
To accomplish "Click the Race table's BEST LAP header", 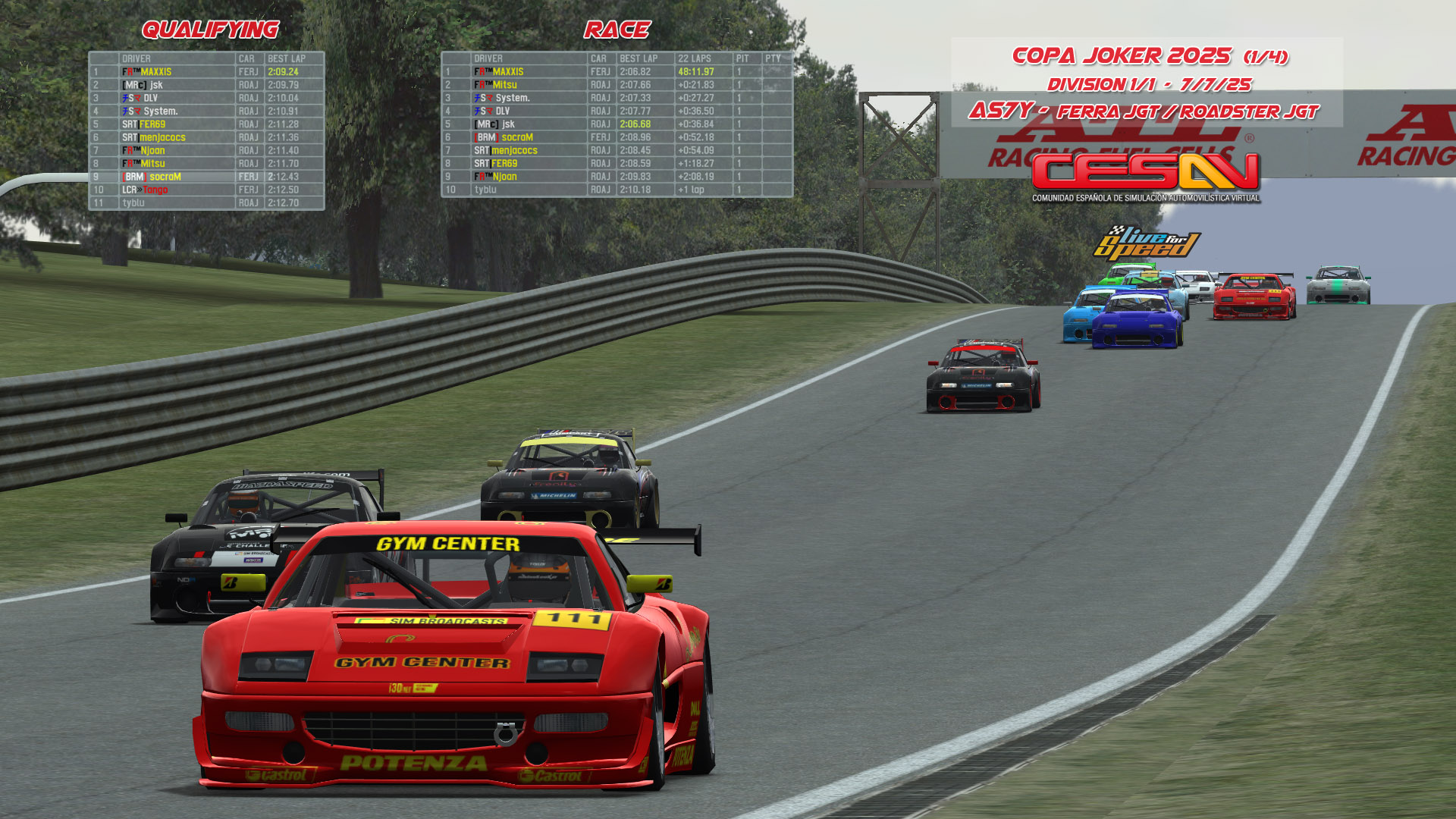I will [x=639, y=58].
